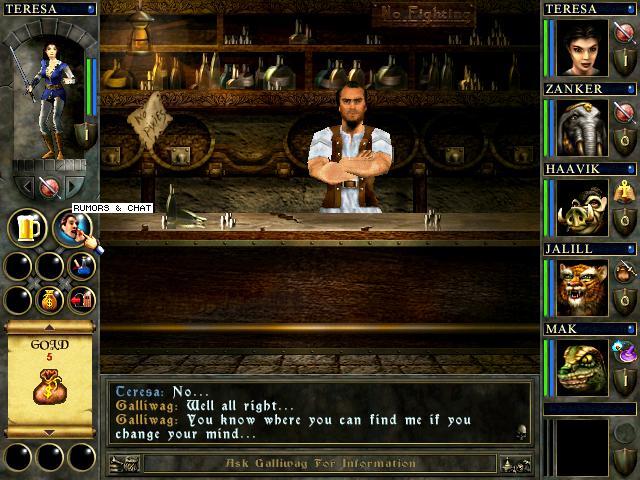This screenshot has height=480, width=640.
Task: Select the small character-and-potion icon
Action: pos(82,266)
